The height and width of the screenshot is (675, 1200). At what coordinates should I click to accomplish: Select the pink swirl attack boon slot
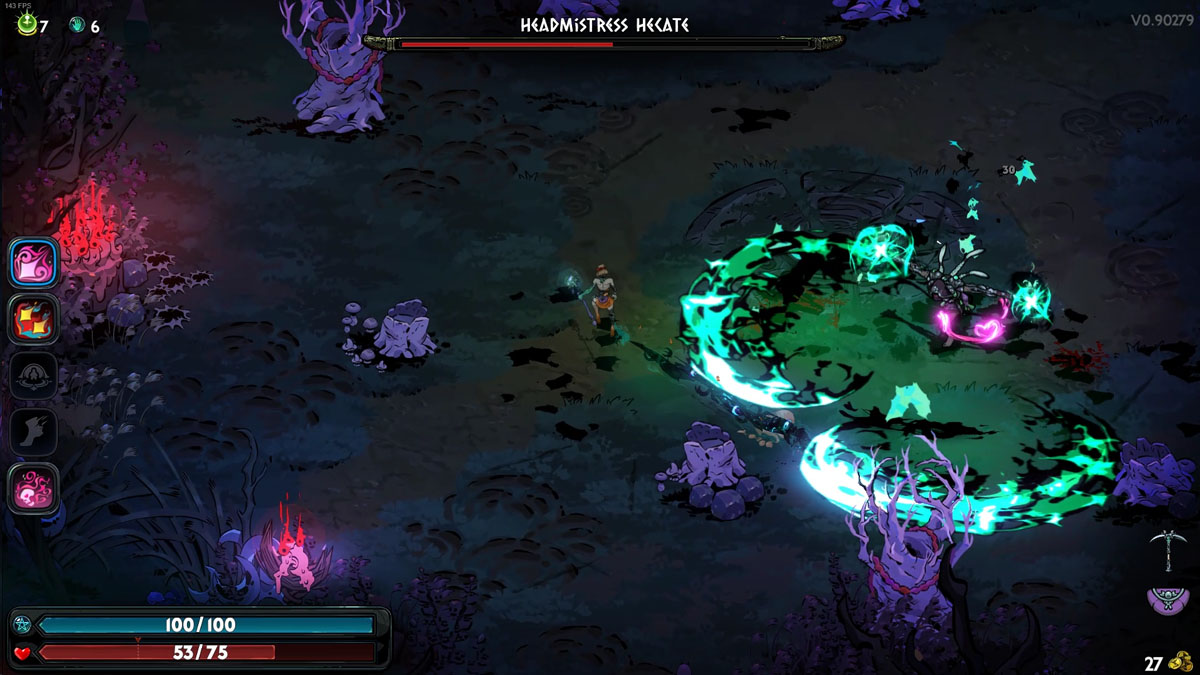[x=34, y=263]
